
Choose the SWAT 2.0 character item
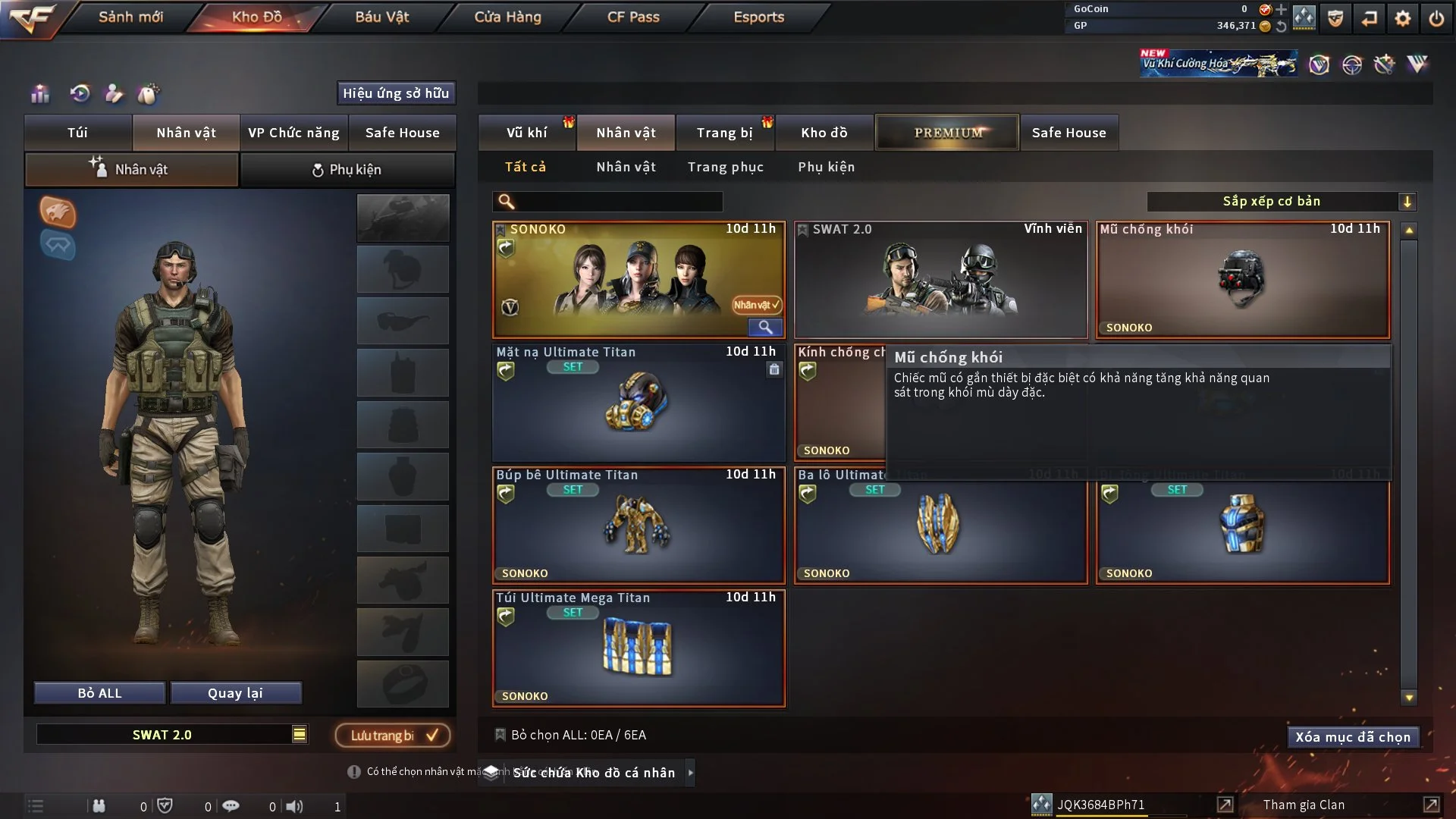pos(940,279)
